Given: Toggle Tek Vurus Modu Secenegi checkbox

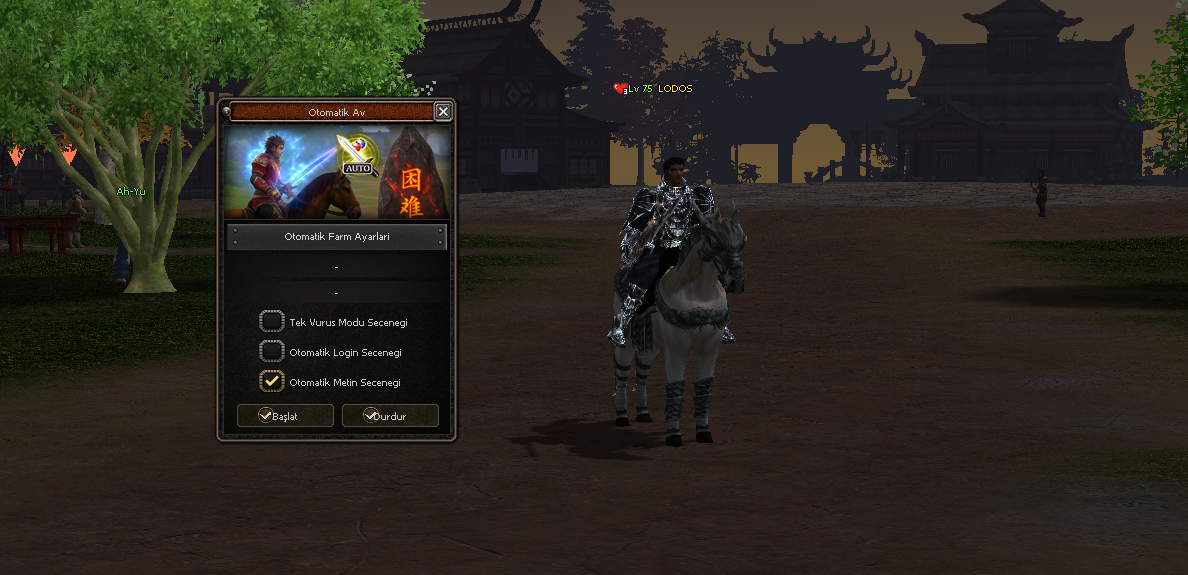Looking at the screenshot, I should (x=272, y=322).
